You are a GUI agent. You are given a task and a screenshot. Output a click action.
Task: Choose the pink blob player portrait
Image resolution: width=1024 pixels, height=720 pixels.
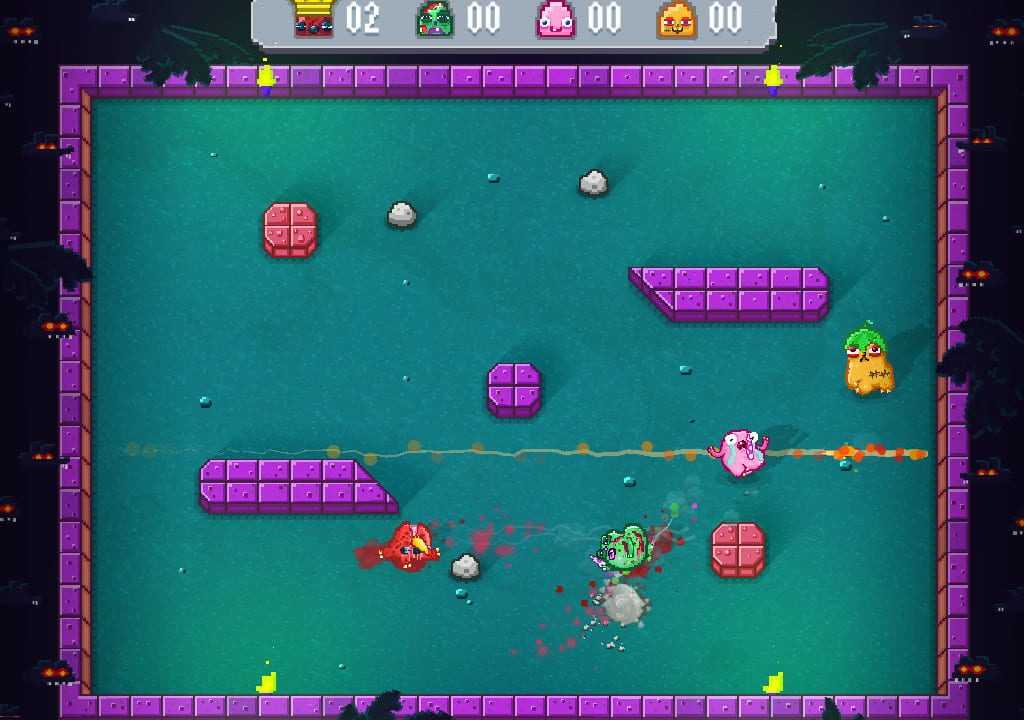pyautogui.click(x=555, y=19)
